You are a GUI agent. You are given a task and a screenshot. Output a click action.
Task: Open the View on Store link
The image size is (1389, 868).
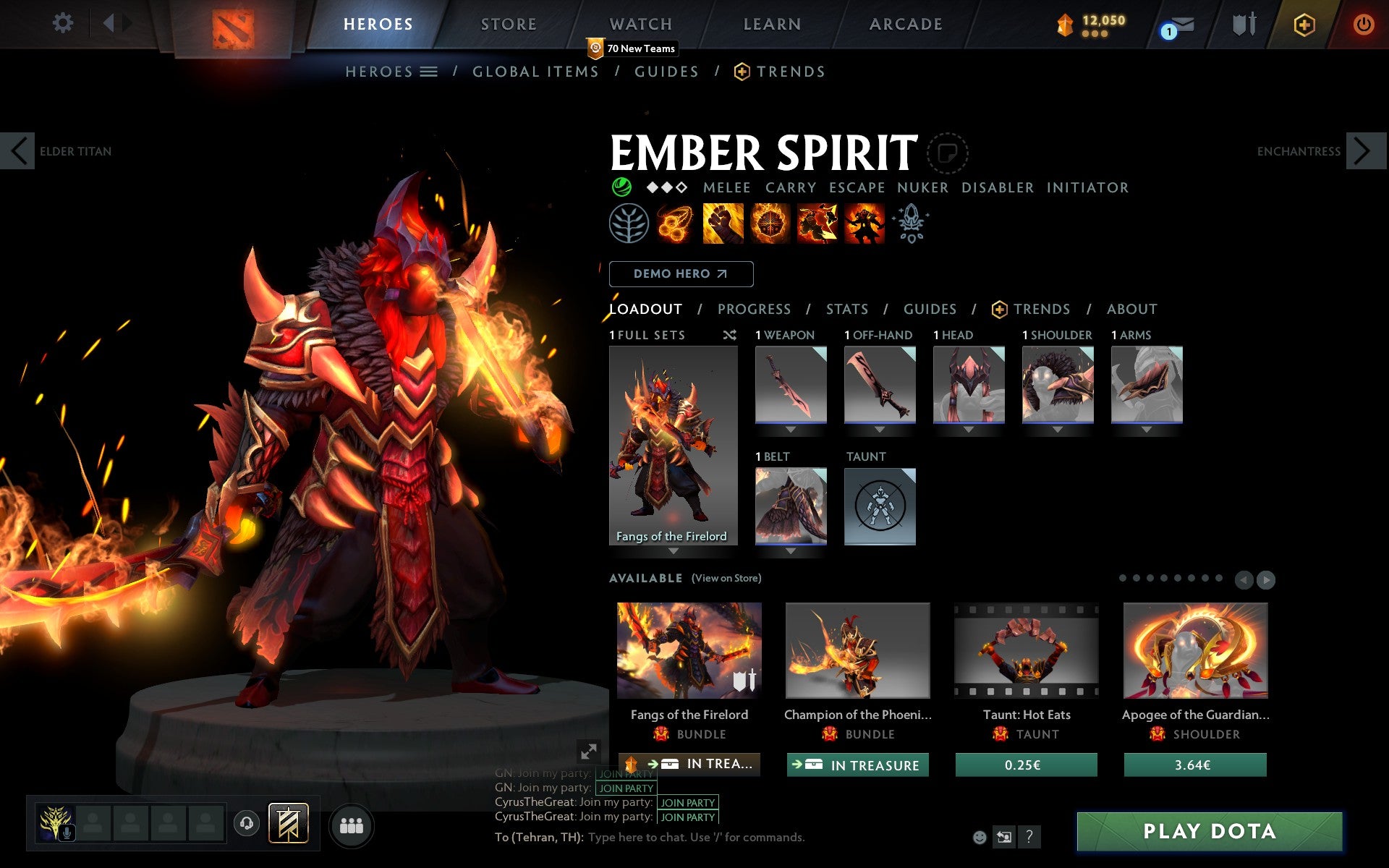[726, 578]
